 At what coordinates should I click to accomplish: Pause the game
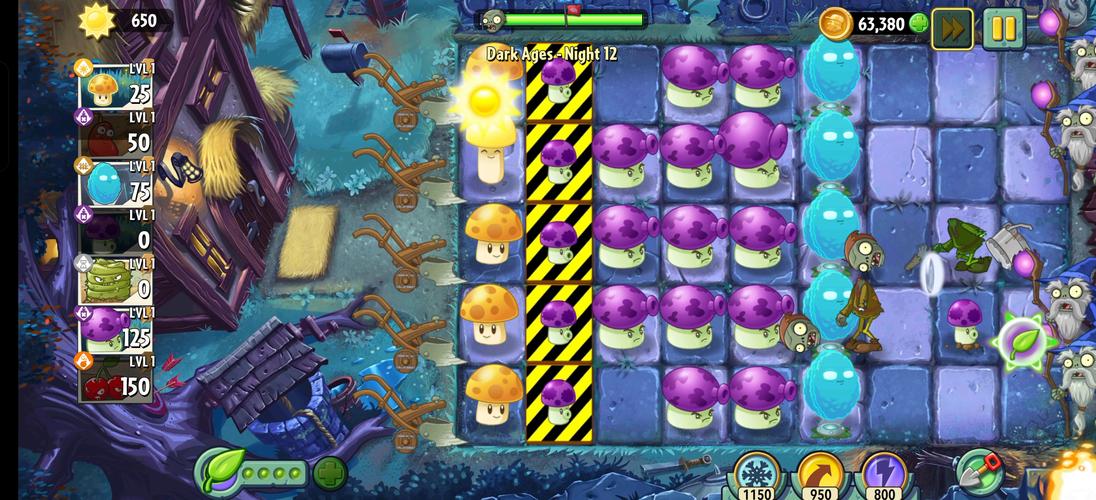(x=1003, y=28)
